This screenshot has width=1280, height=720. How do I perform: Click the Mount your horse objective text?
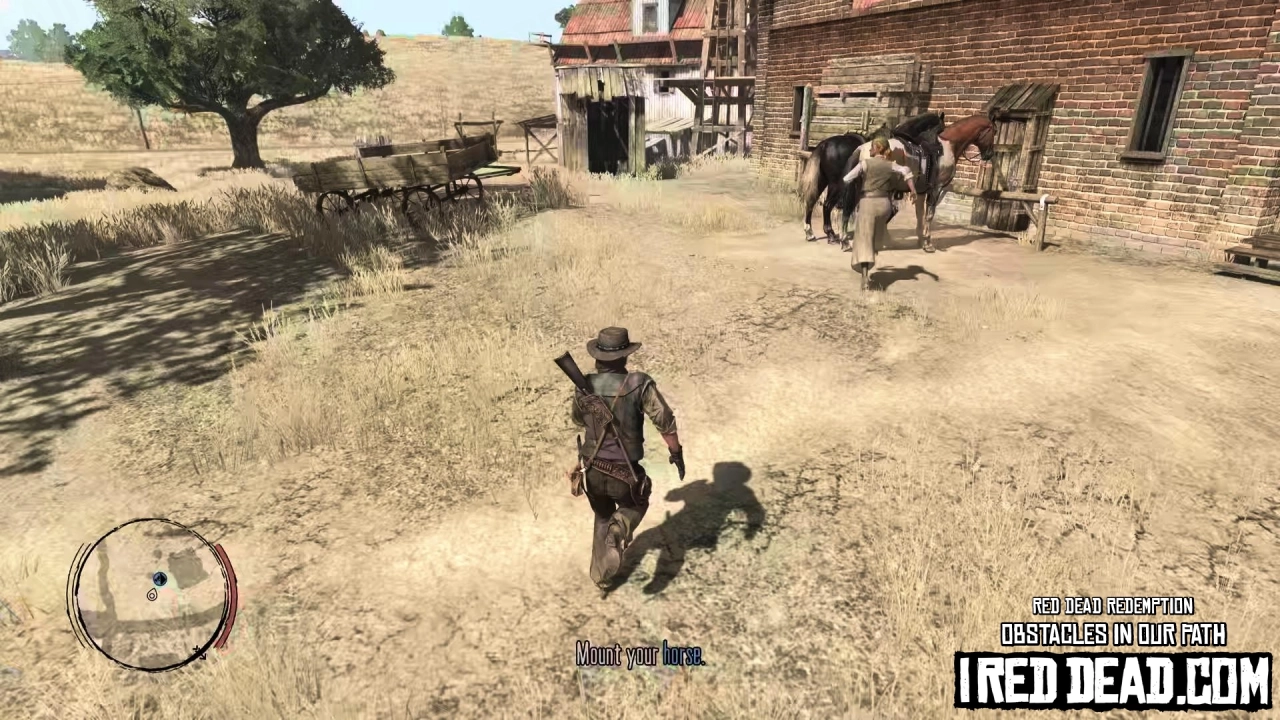(640, 657)
